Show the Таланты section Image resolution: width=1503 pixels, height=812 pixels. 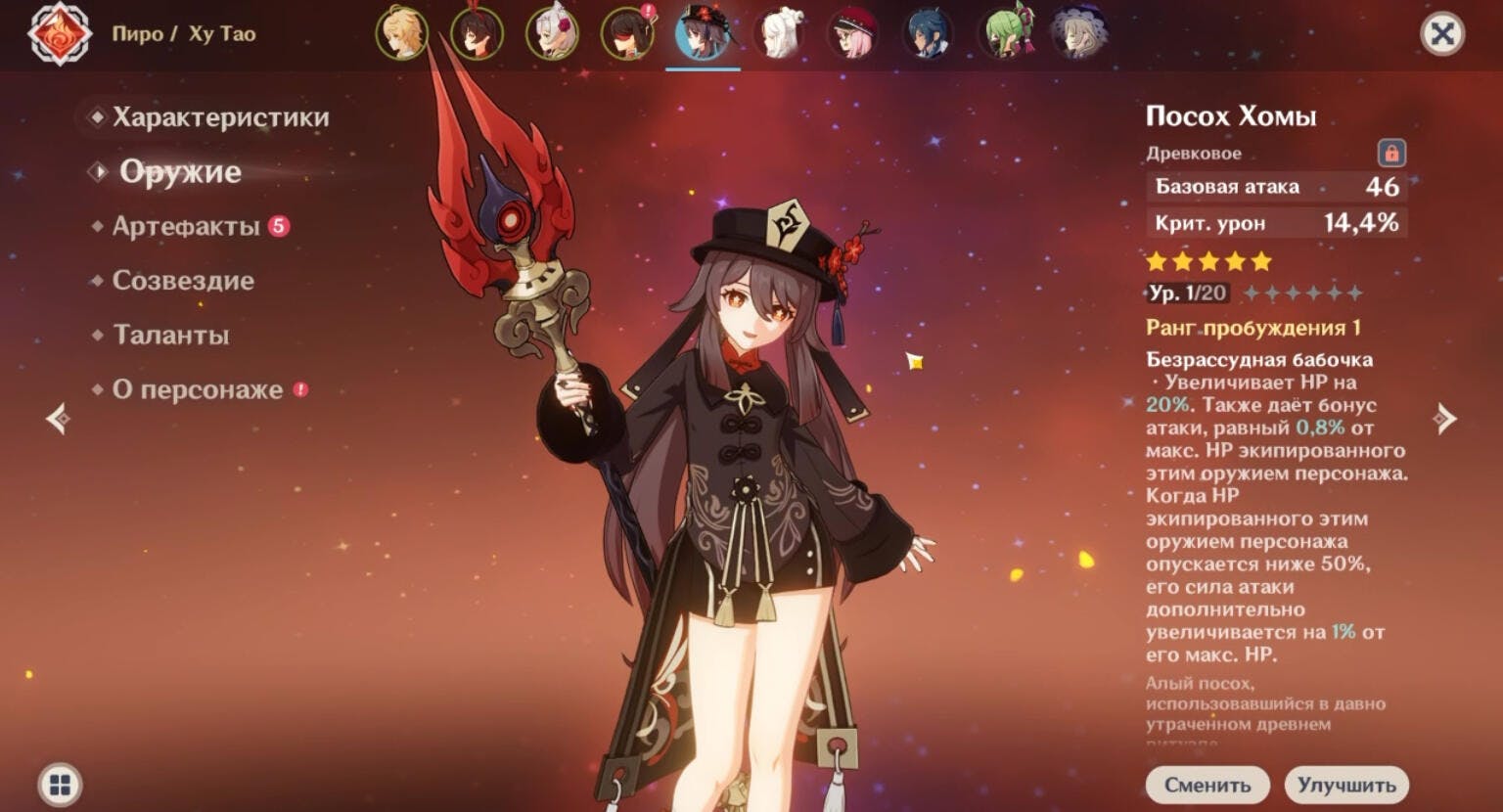(171, 336)
